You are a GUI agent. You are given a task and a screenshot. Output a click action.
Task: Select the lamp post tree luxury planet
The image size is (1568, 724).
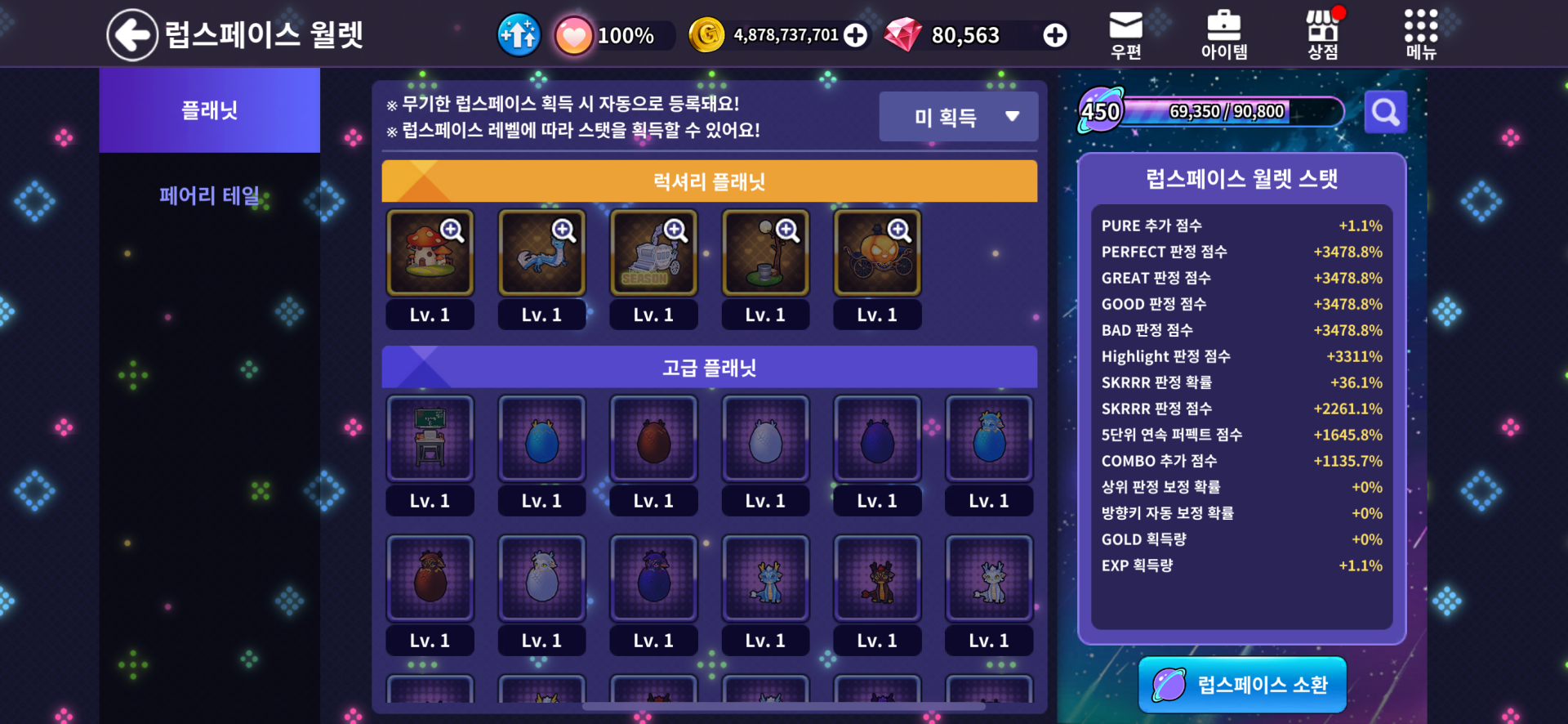coord(765,253)
